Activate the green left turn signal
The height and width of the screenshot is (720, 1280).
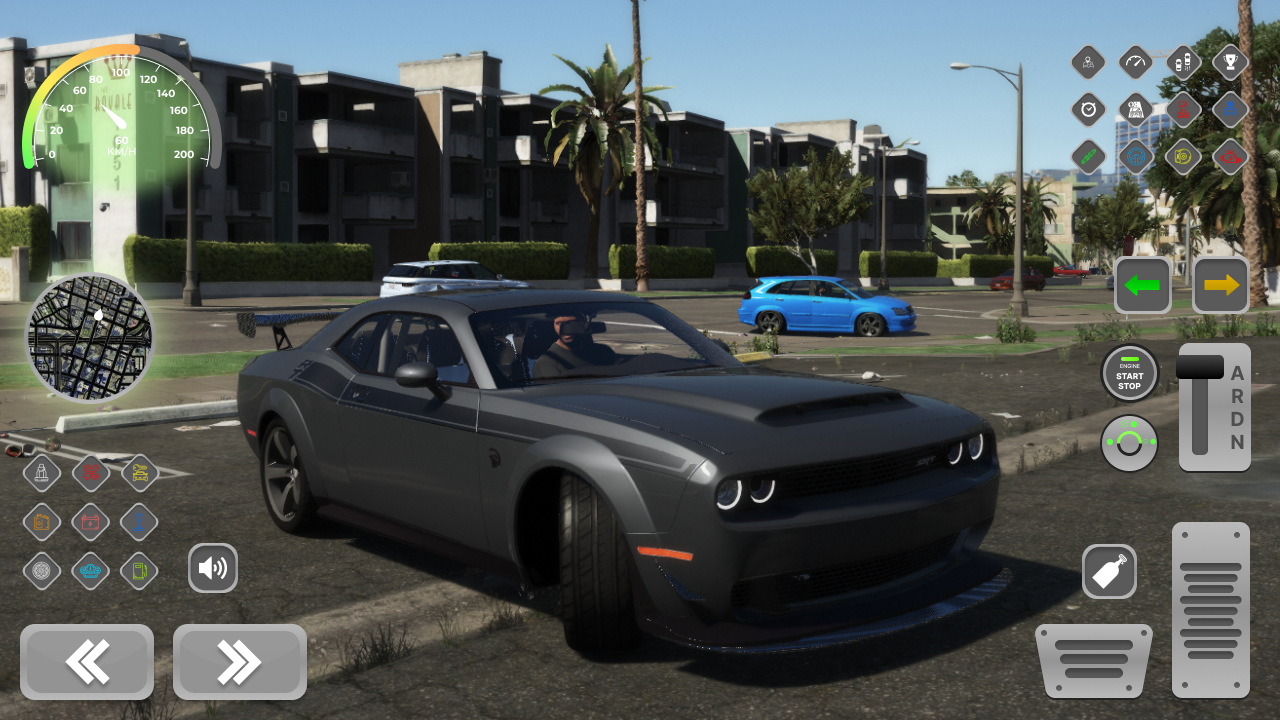pyautogui.click(x=1142, y=285)
